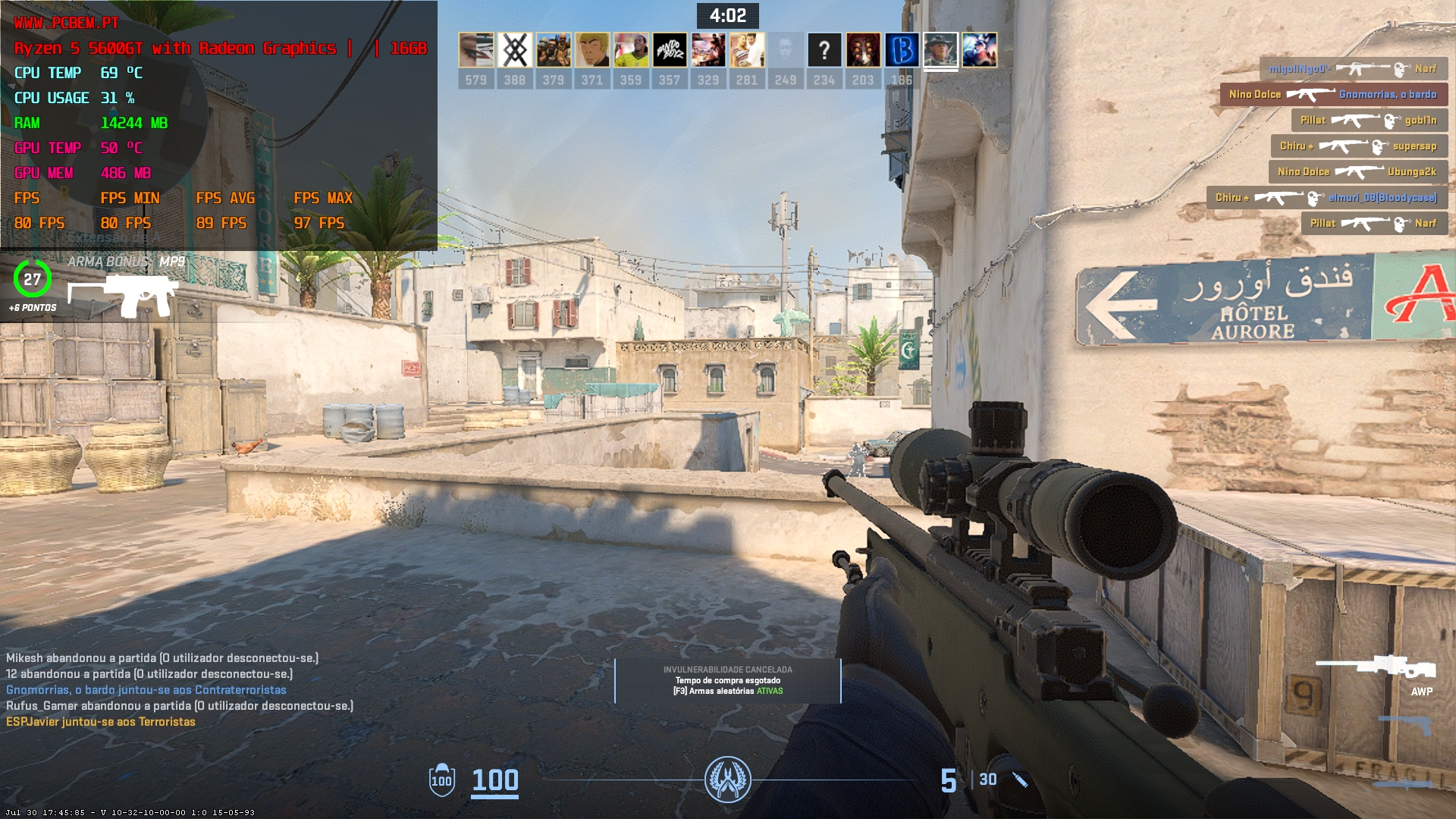Select the glowing blue B player avatar
The width and height of the screenshot is (1456, 819).
coord(902,51)
